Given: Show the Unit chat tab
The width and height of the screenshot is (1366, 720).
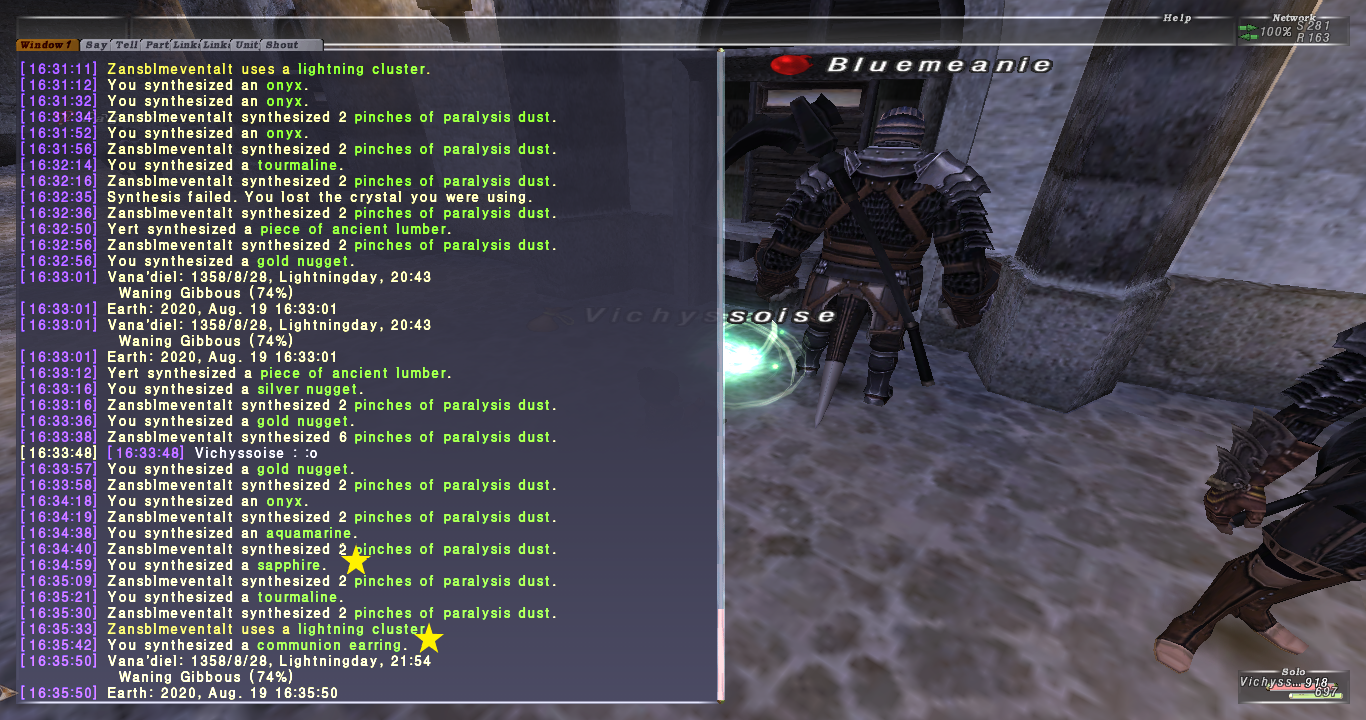Looking at the screenshot, I should click(x=246, y=45).
